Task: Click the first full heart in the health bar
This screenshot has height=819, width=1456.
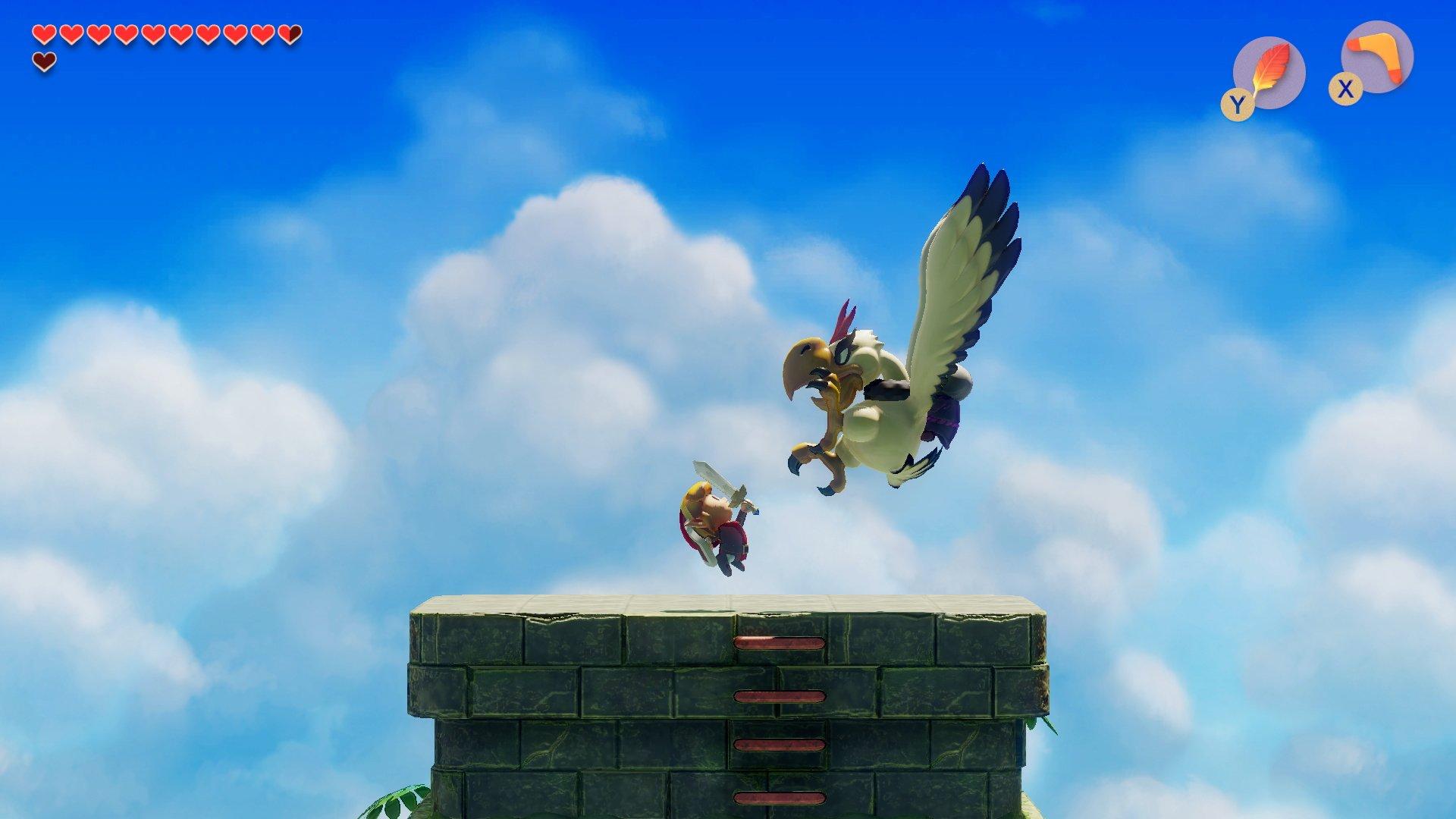Action: pos(43,33)
